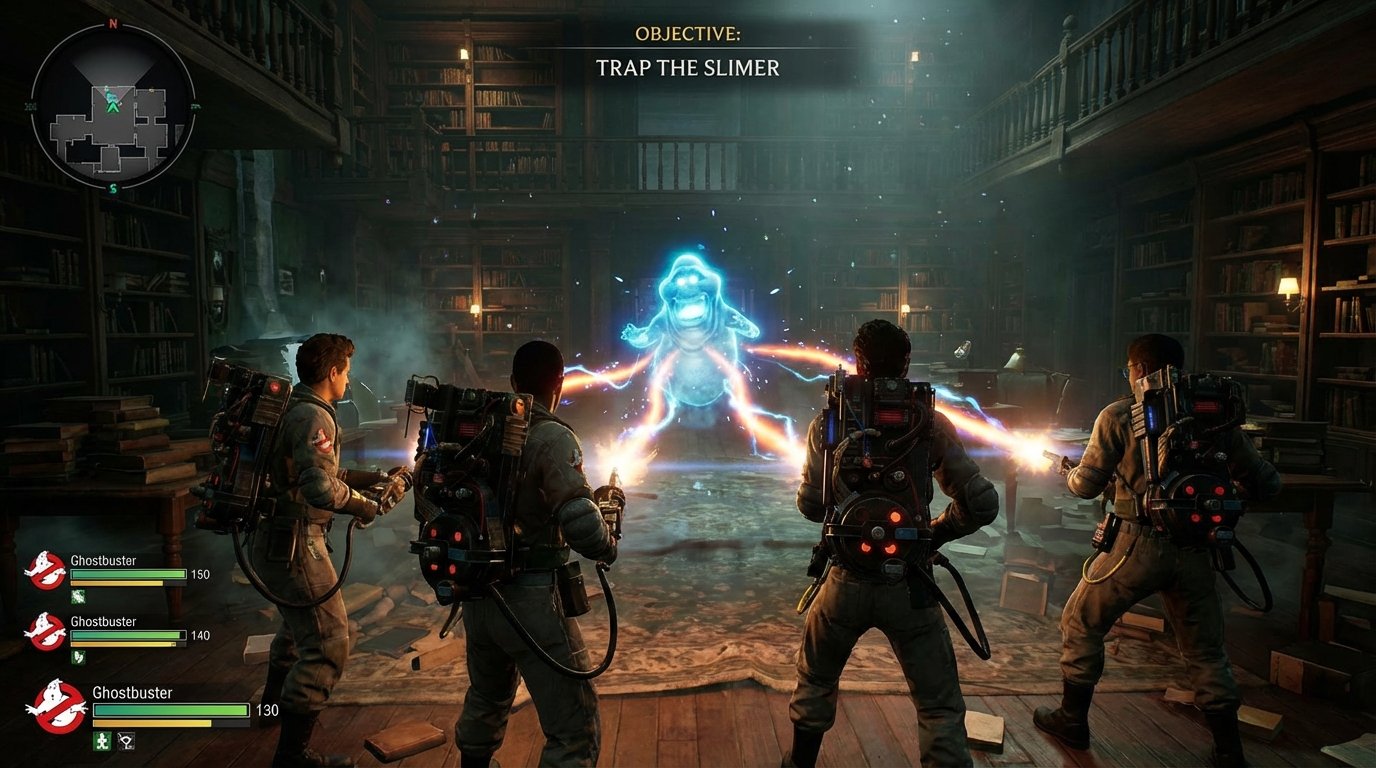The image size is (1376, 768).
Task: Click the Ghostbusters logo beside the 150 HP teammate
Action: click(x=47, y=570)
